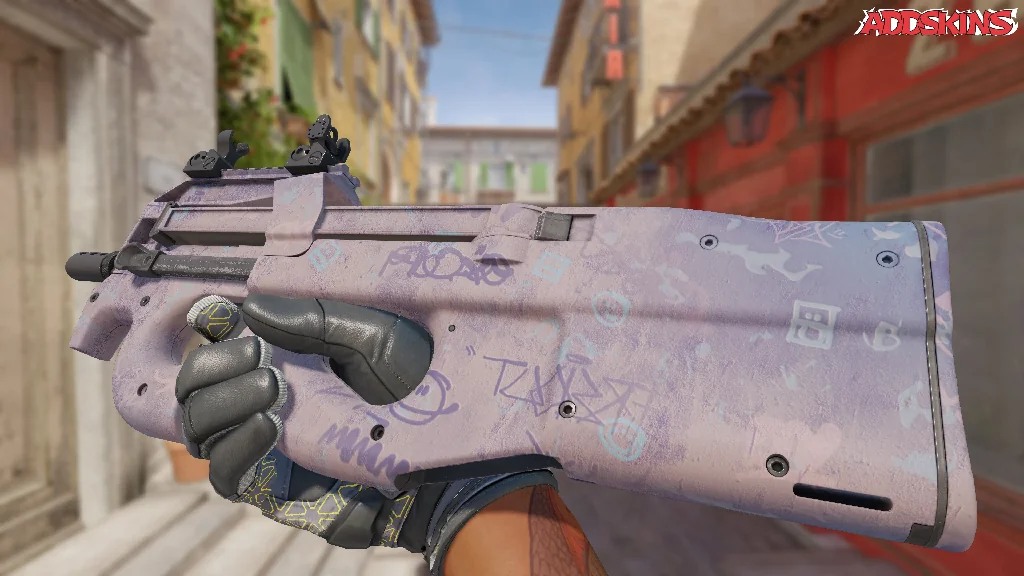Click the ADDSKINS logo watermark

point(938,22)
